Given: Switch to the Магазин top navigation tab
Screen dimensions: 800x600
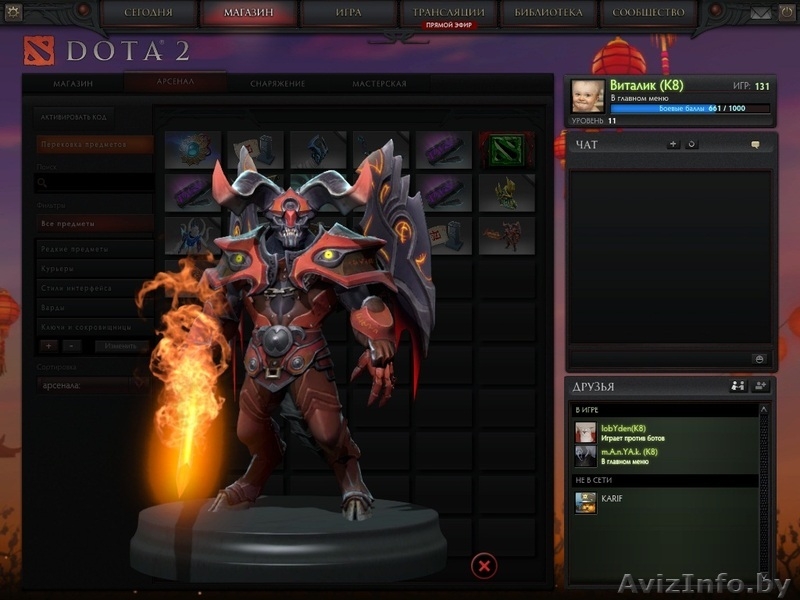Looking at the screenshot, I should pyautogui.click(x=248, y=13).
